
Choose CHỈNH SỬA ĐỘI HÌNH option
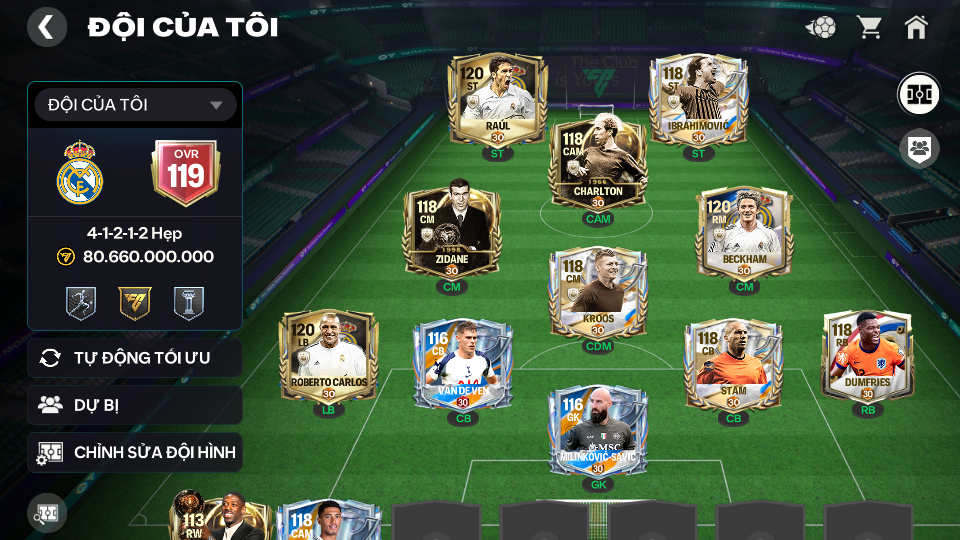tap(135, 452)
